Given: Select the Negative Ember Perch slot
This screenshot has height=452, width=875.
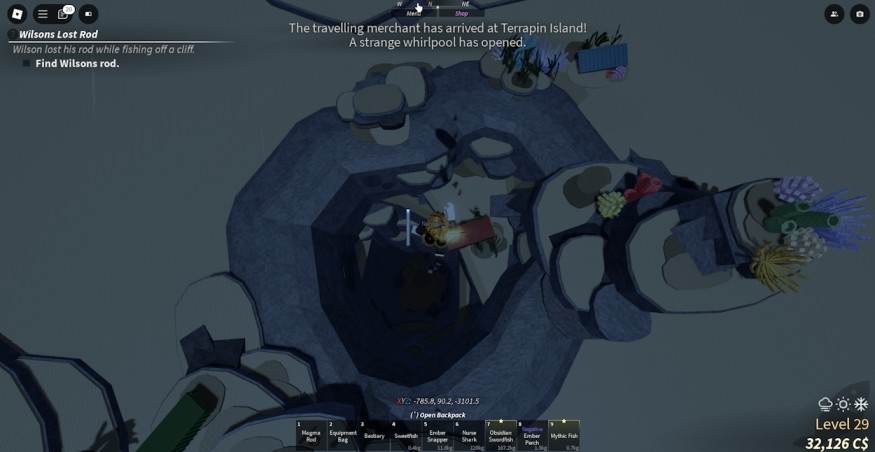Looking at the screenshot, I should pos(532,435).
